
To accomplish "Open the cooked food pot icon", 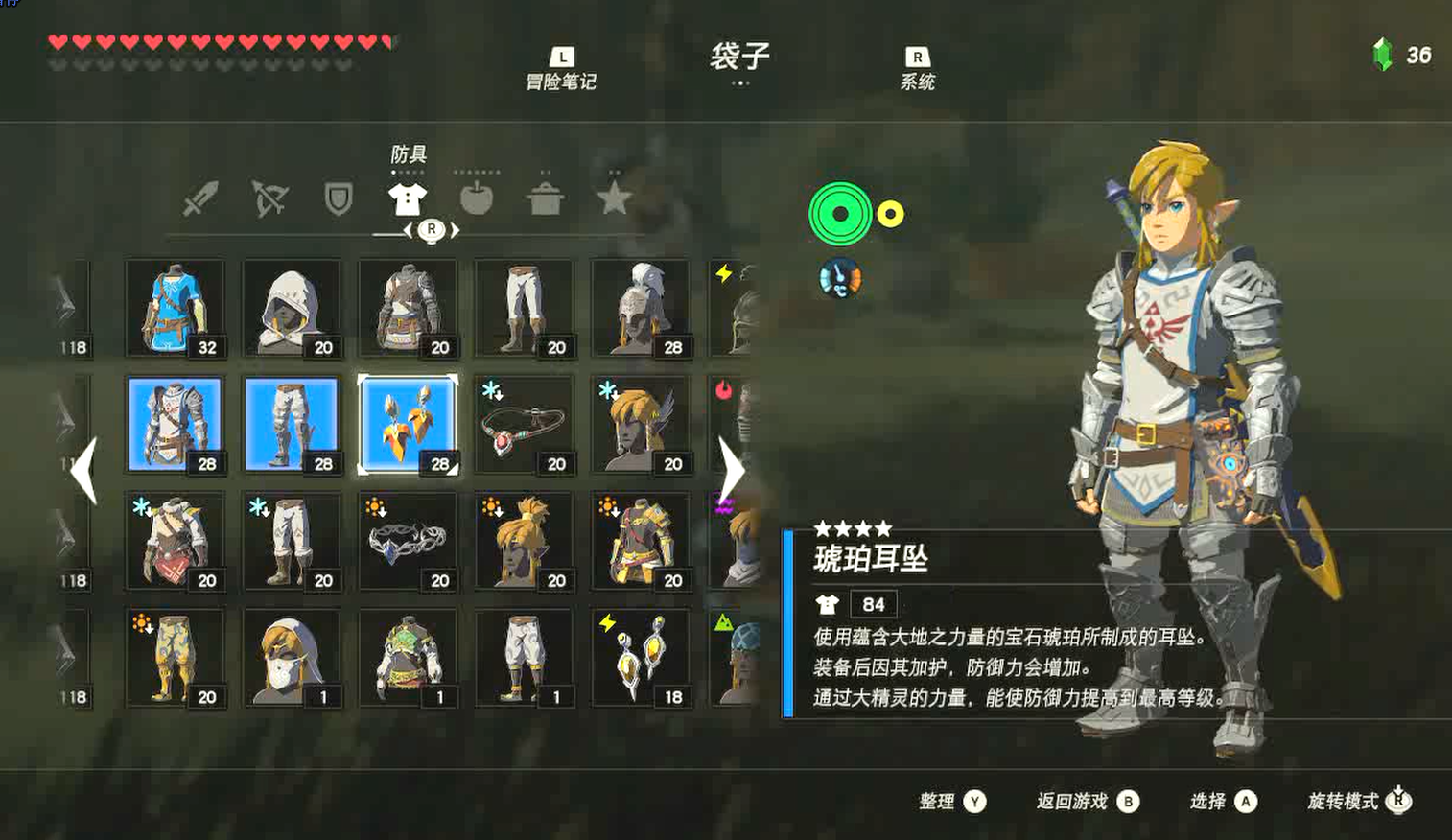I will point(546,198).
